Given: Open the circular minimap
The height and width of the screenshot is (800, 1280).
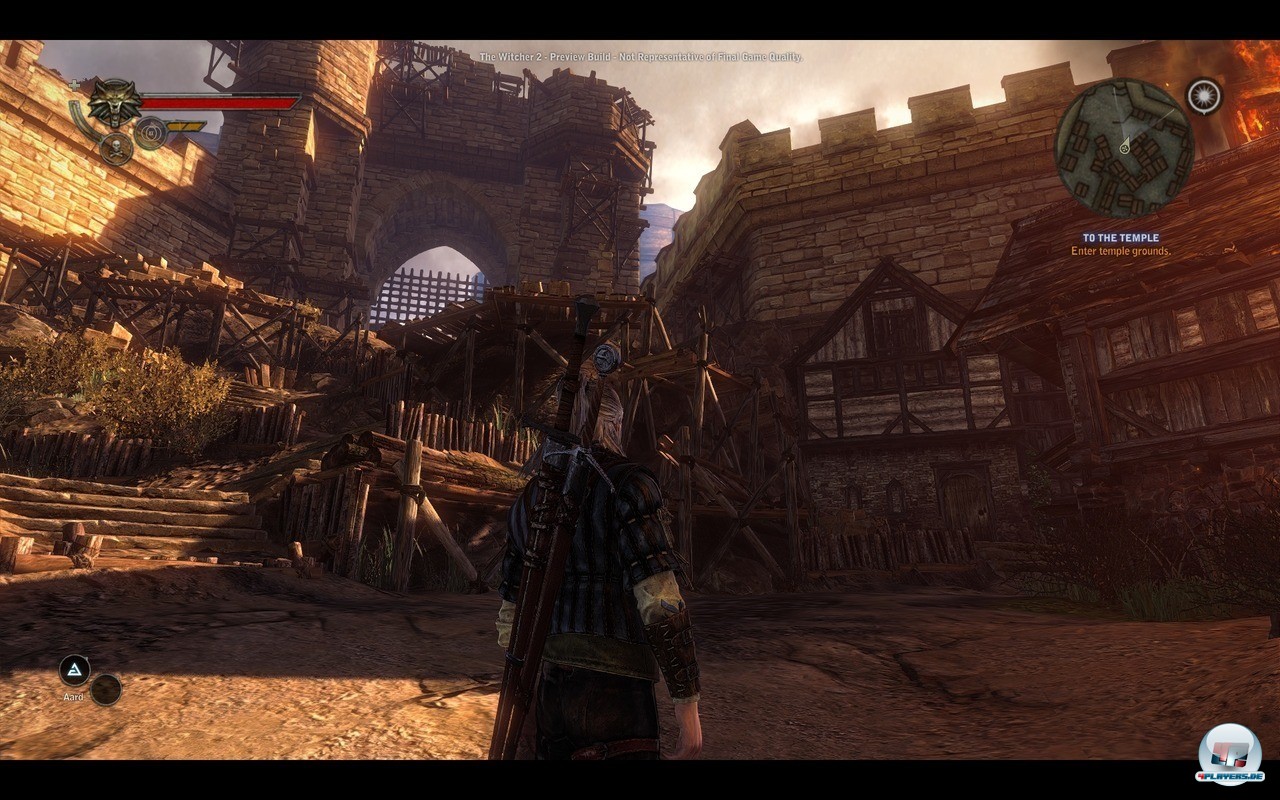Looking at the screenshot, I should tap(1124, 148).
